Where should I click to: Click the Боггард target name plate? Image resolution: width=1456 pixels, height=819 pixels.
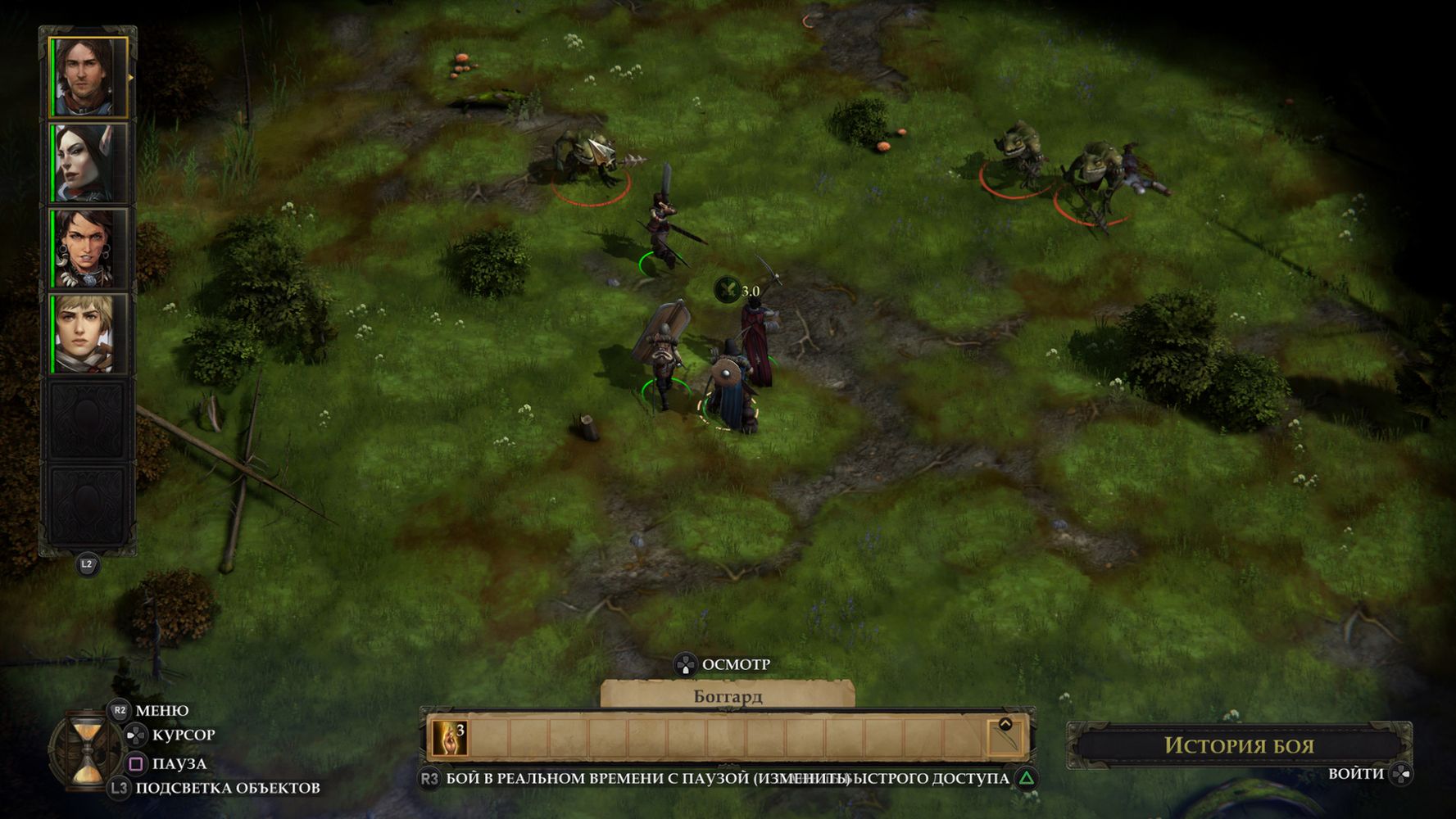click(x=728, y=696)
